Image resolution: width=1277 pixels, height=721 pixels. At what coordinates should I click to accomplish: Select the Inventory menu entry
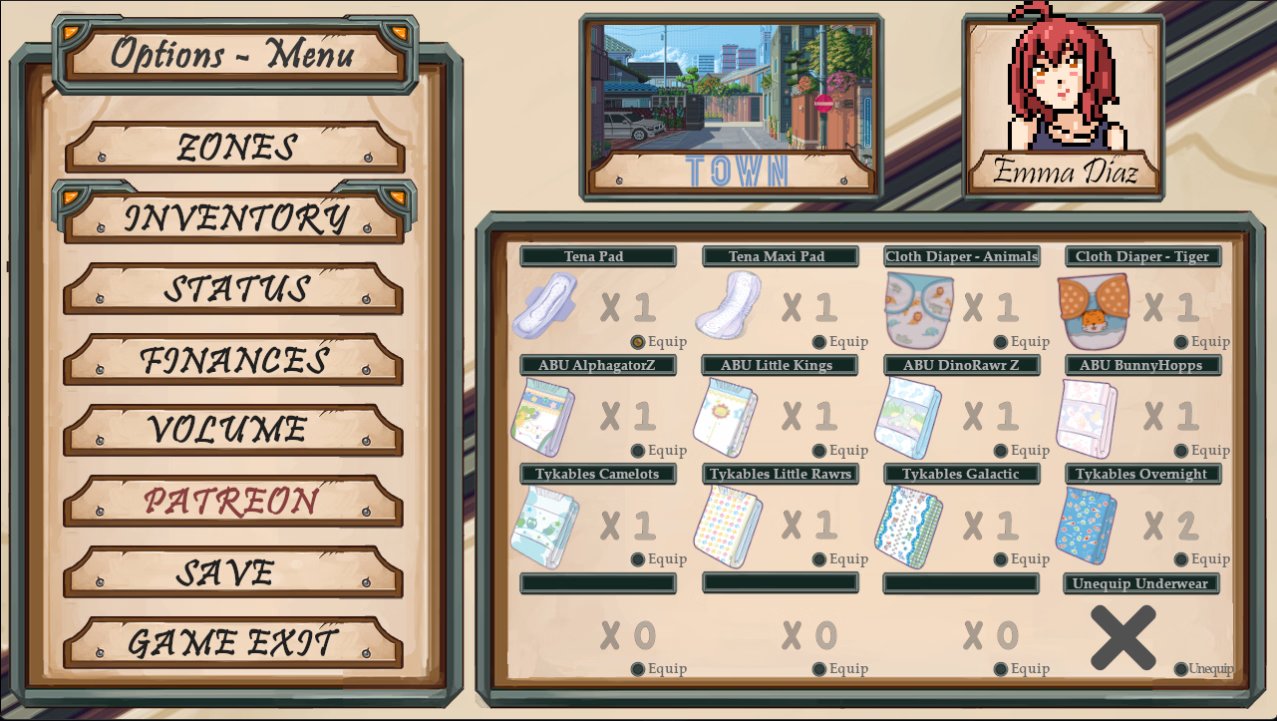(x=235, y=218)
